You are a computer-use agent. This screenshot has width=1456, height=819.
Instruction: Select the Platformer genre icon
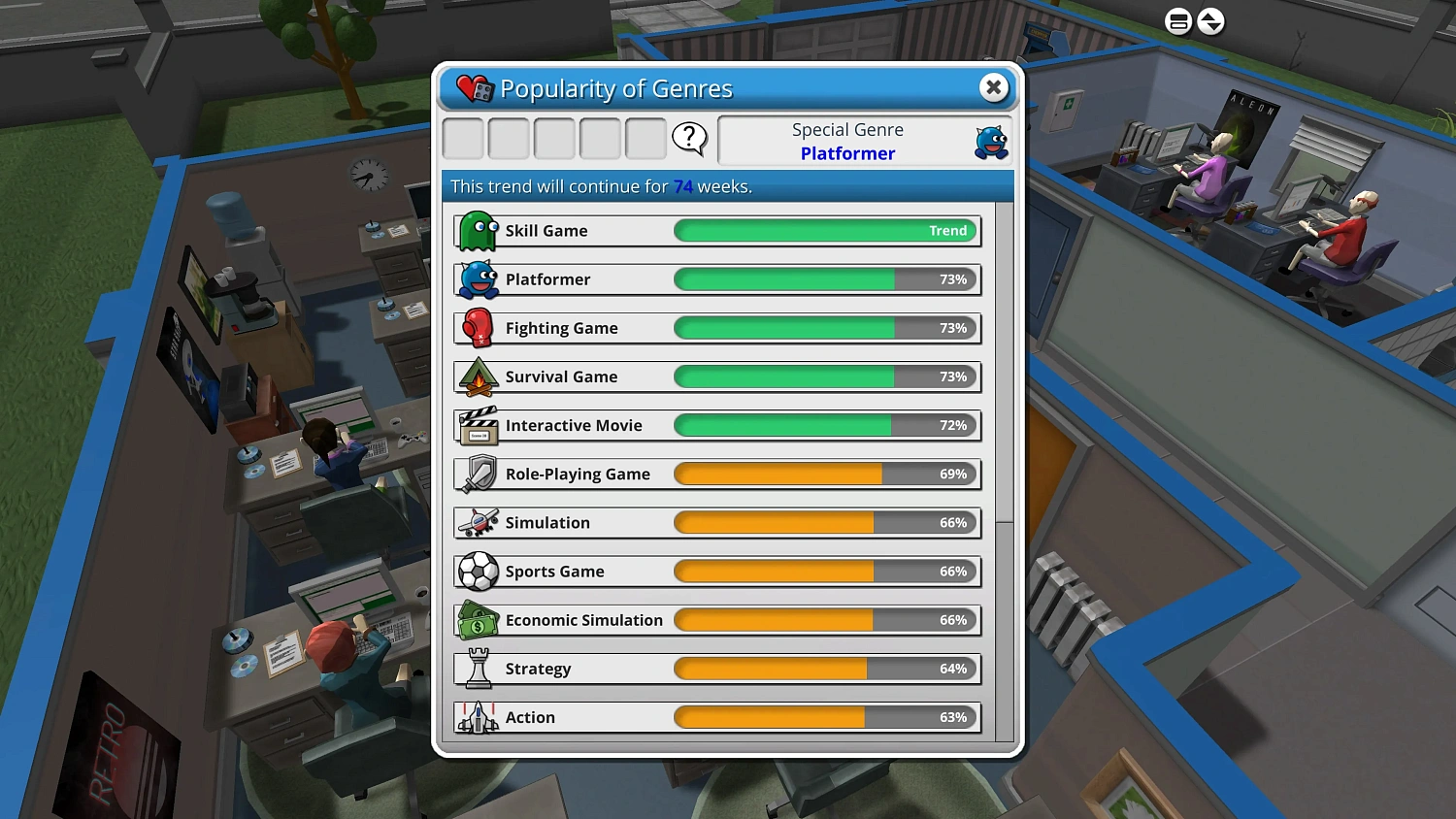coord(477,279)
